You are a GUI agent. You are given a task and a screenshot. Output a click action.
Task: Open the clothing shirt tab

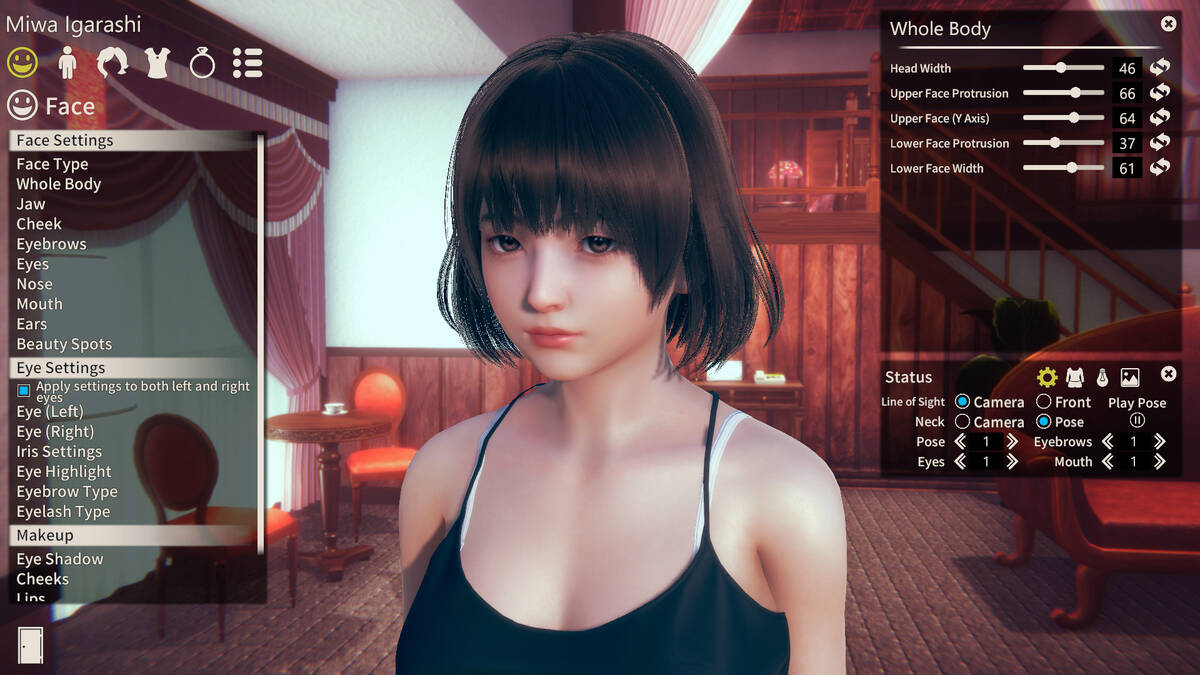(157, 64)
